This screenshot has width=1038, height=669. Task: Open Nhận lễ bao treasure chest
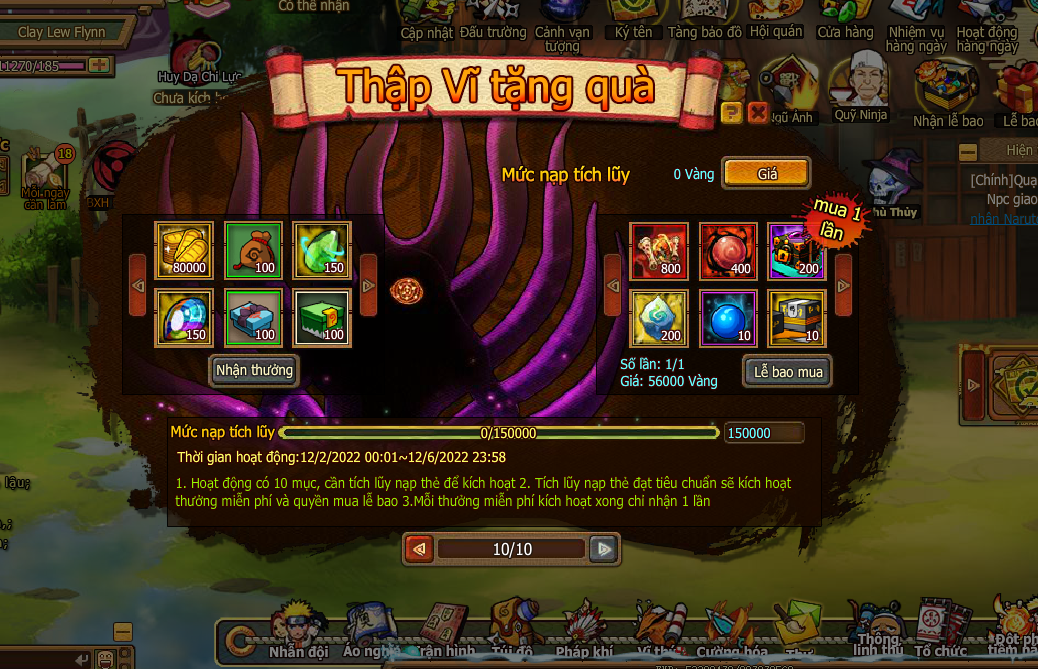click(947, 96)
